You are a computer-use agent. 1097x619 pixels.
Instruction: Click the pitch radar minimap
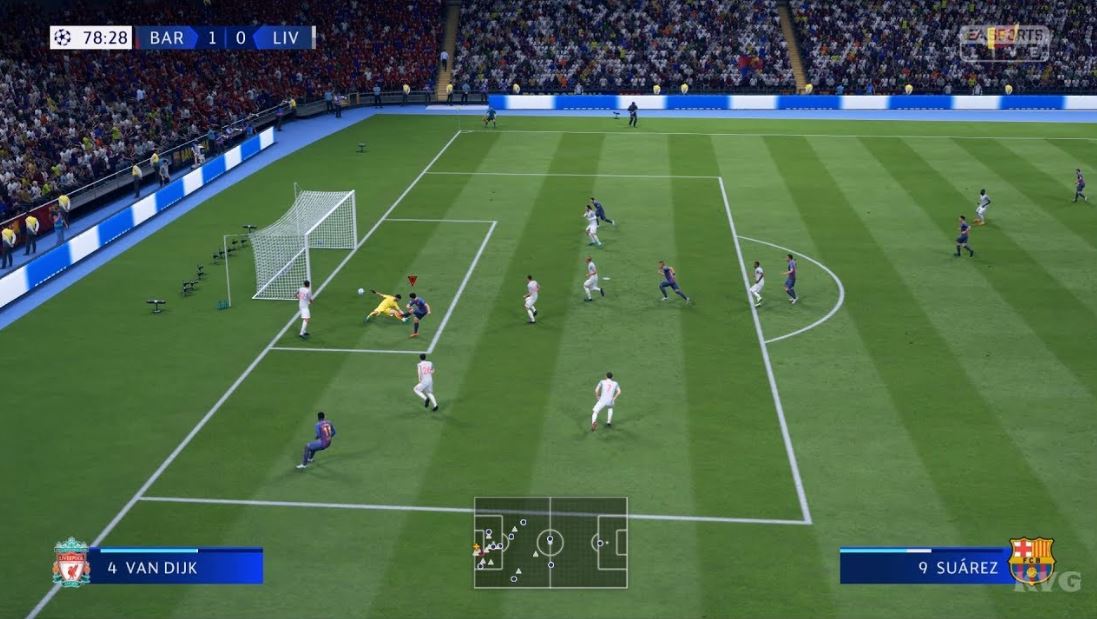(550, 543)
